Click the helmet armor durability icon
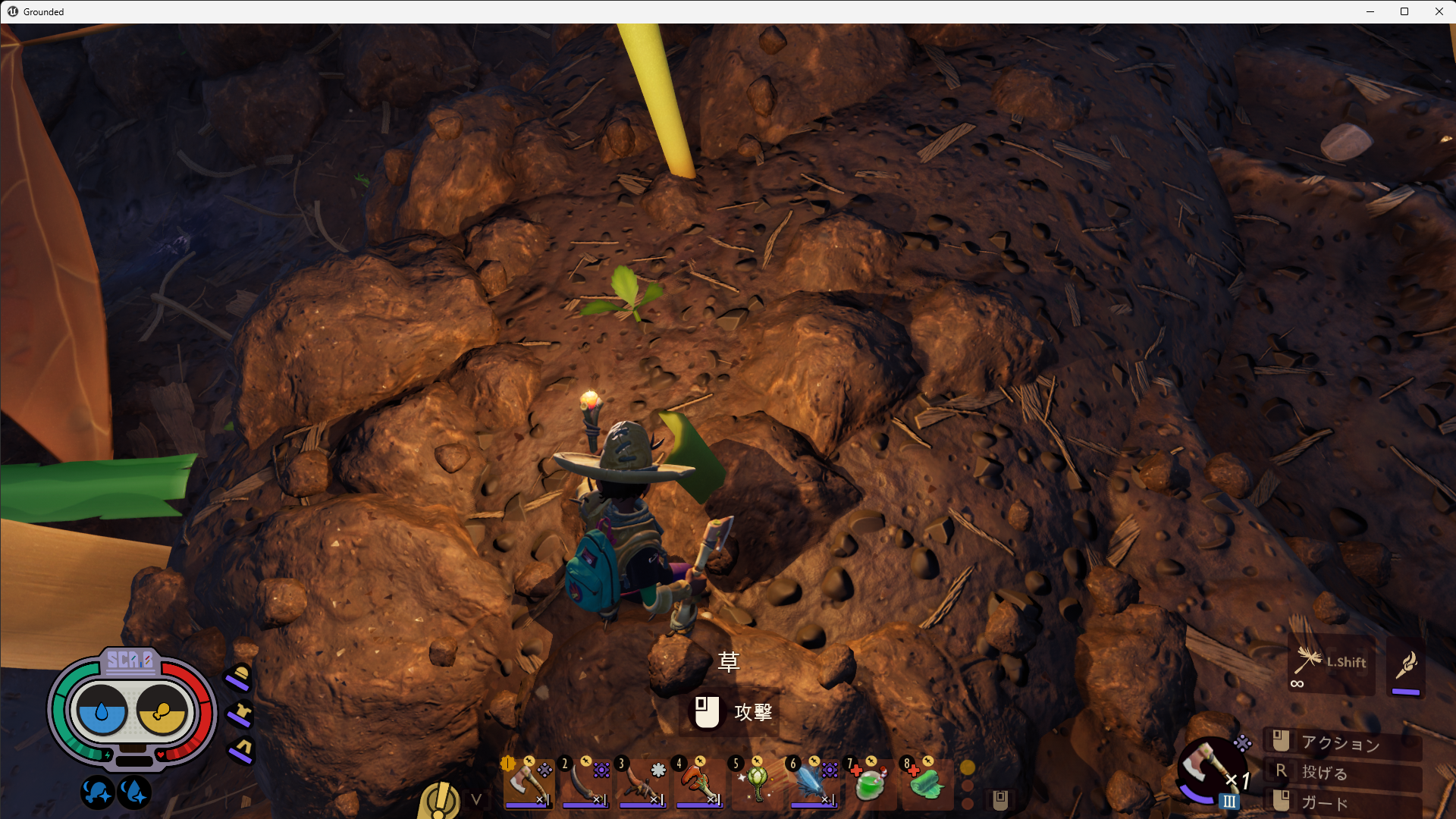The image size is (1456, 819). (240, 676)
